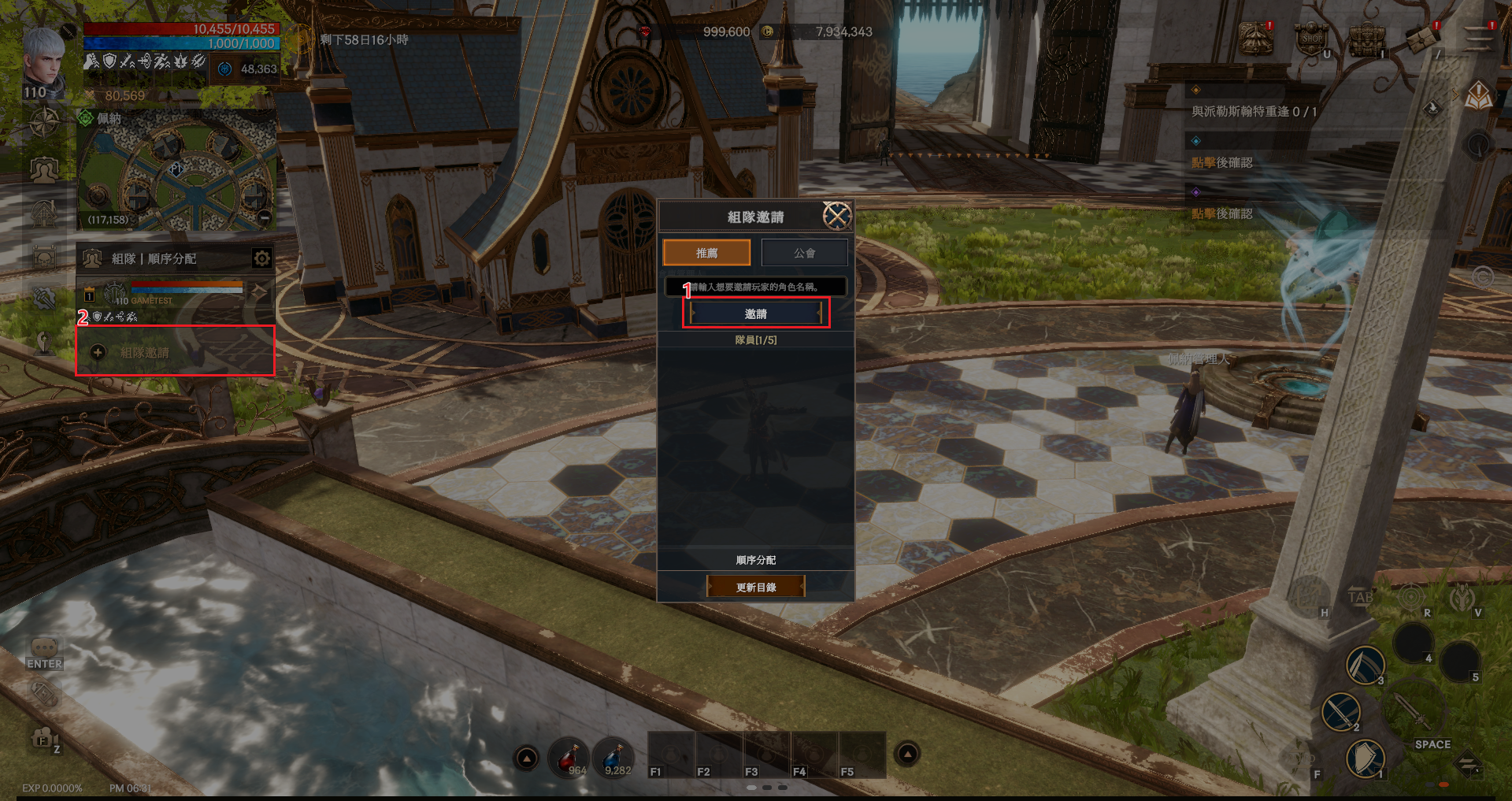Image resolution: width=1512 pixels, height=801 pixels.
Task: Activate the shield skill icon
Action: 1365,758
